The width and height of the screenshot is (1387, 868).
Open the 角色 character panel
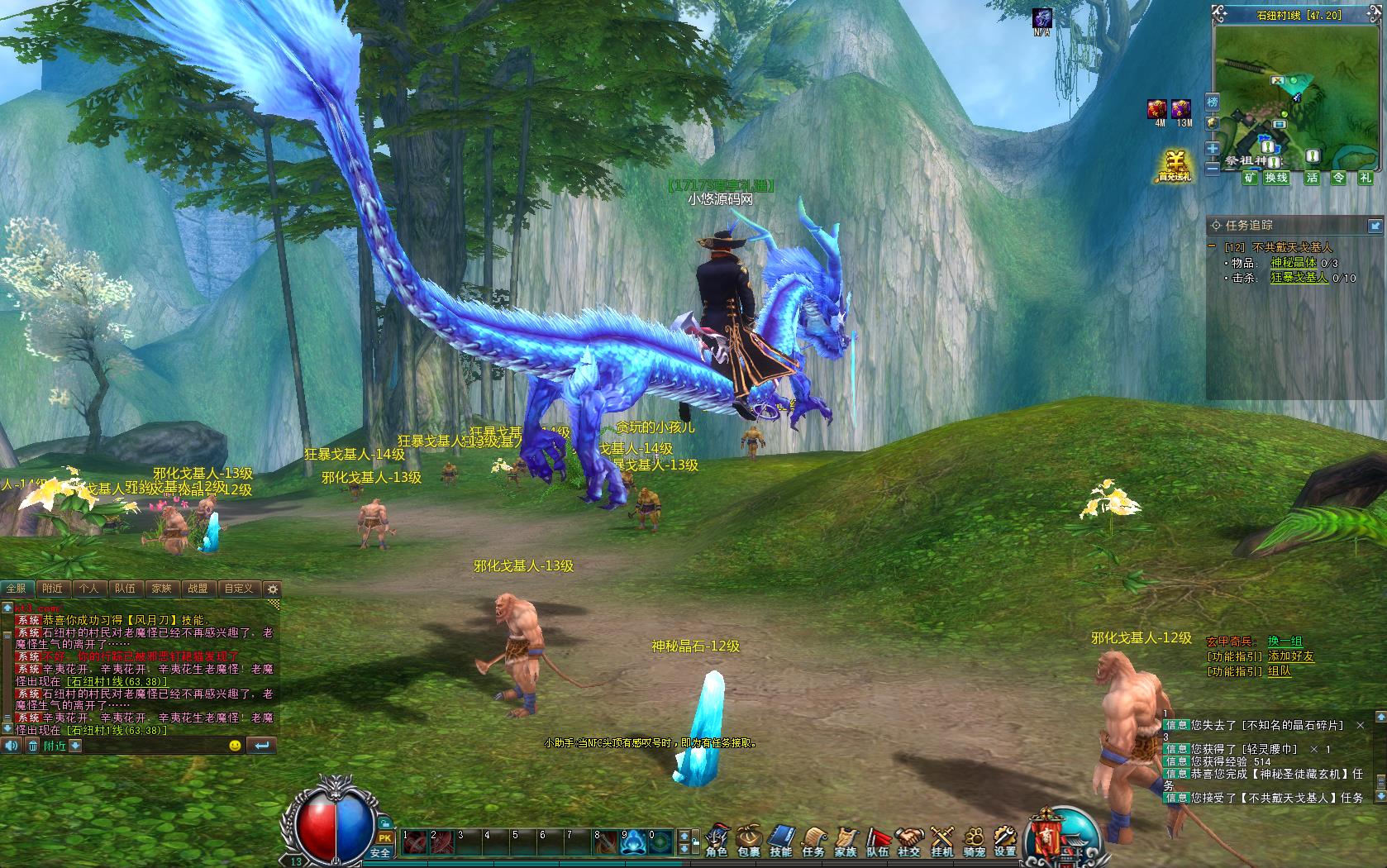click(717, 840)
